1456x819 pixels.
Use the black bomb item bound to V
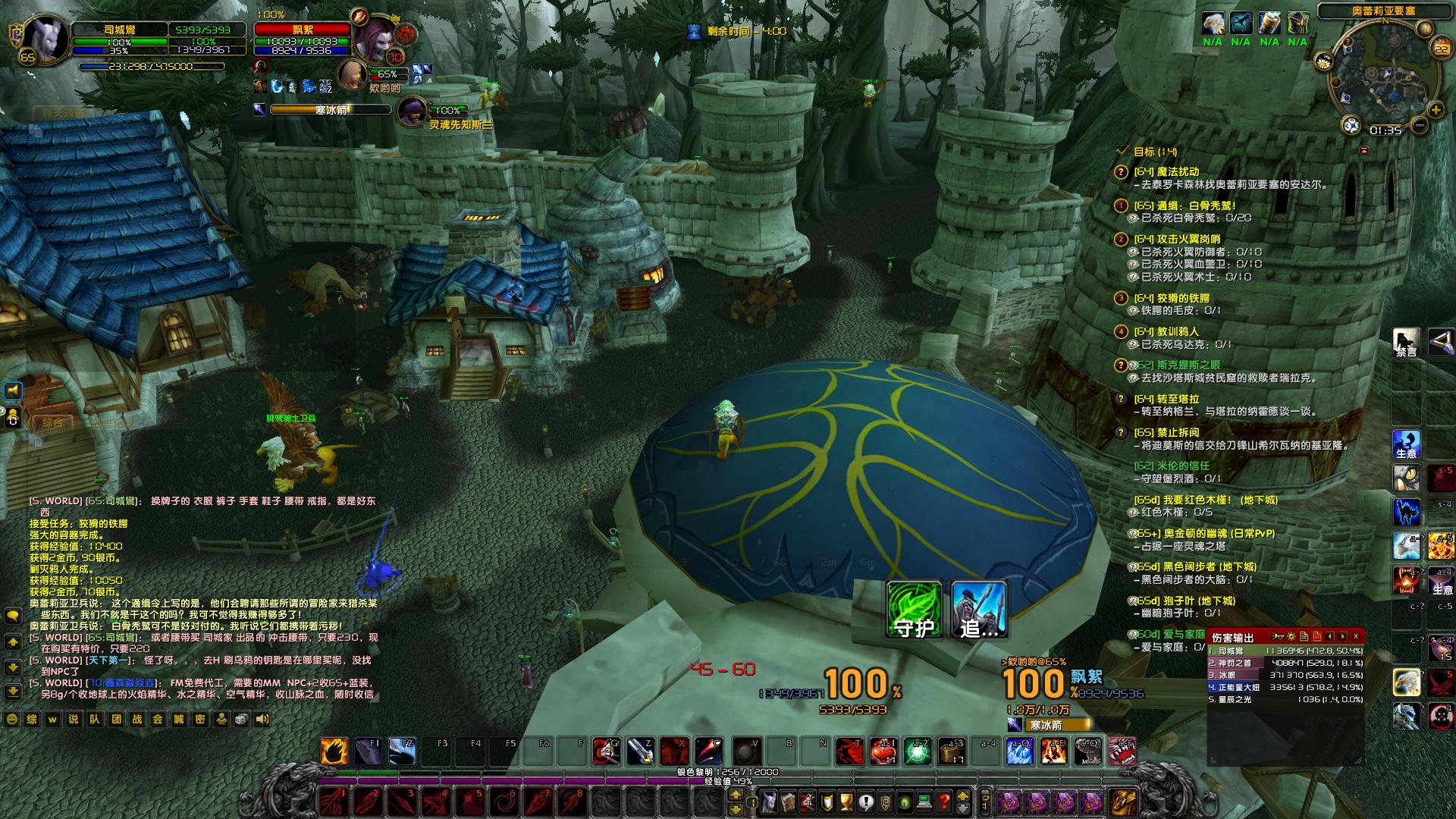point(746,751)
